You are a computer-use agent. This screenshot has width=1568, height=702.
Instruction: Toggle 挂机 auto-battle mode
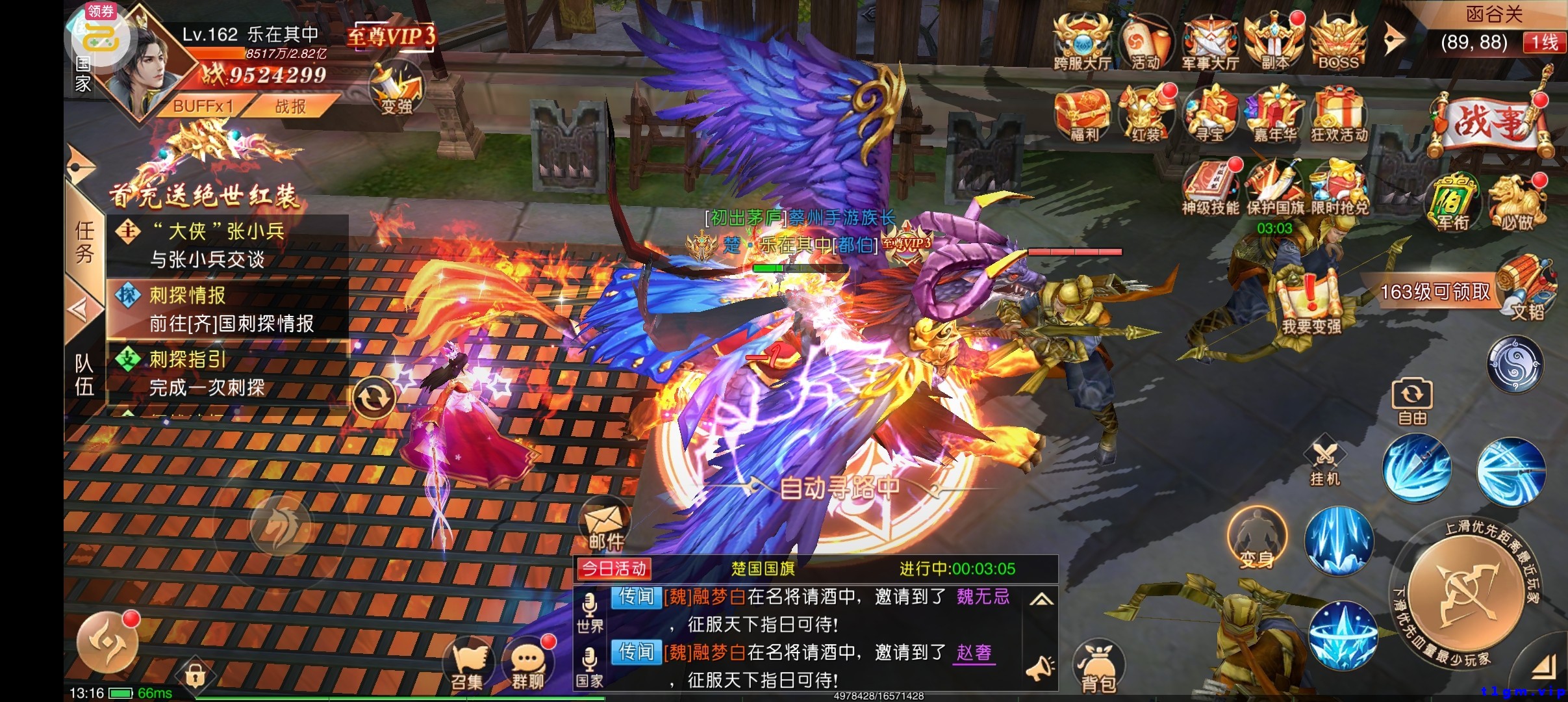pyautogui.click(x=1324, y=463)
